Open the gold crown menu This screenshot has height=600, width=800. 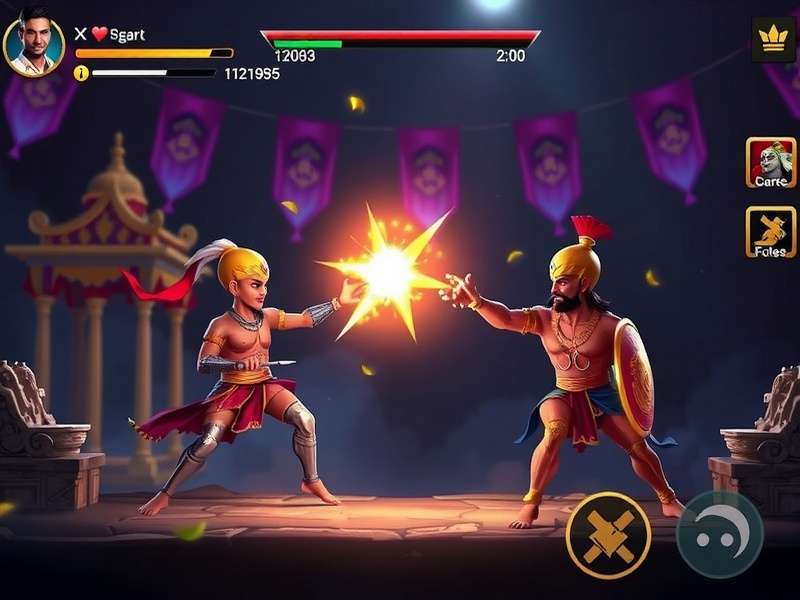(x=772, y=39)
